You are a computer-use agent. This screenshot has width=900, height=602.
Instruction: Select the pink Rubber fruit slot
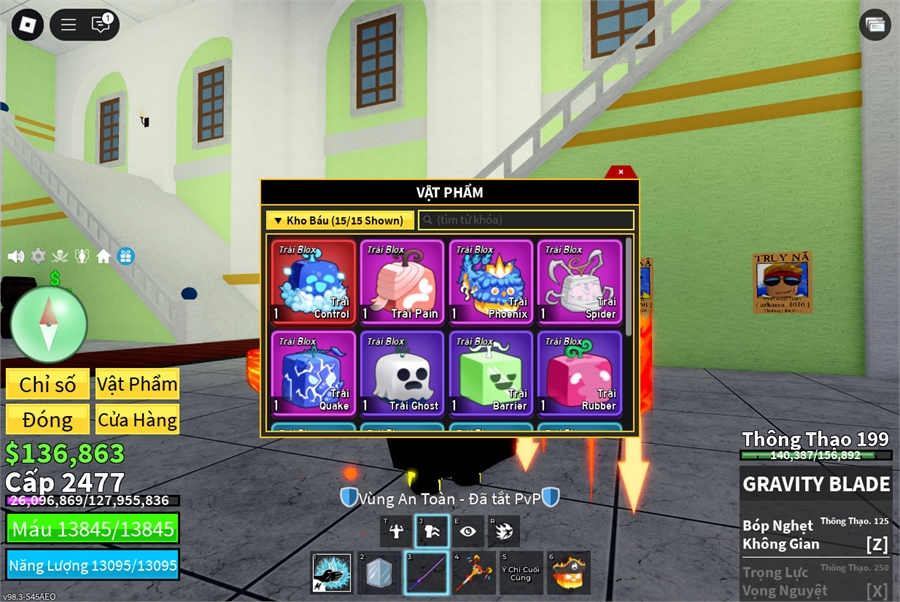pos(578,374)
